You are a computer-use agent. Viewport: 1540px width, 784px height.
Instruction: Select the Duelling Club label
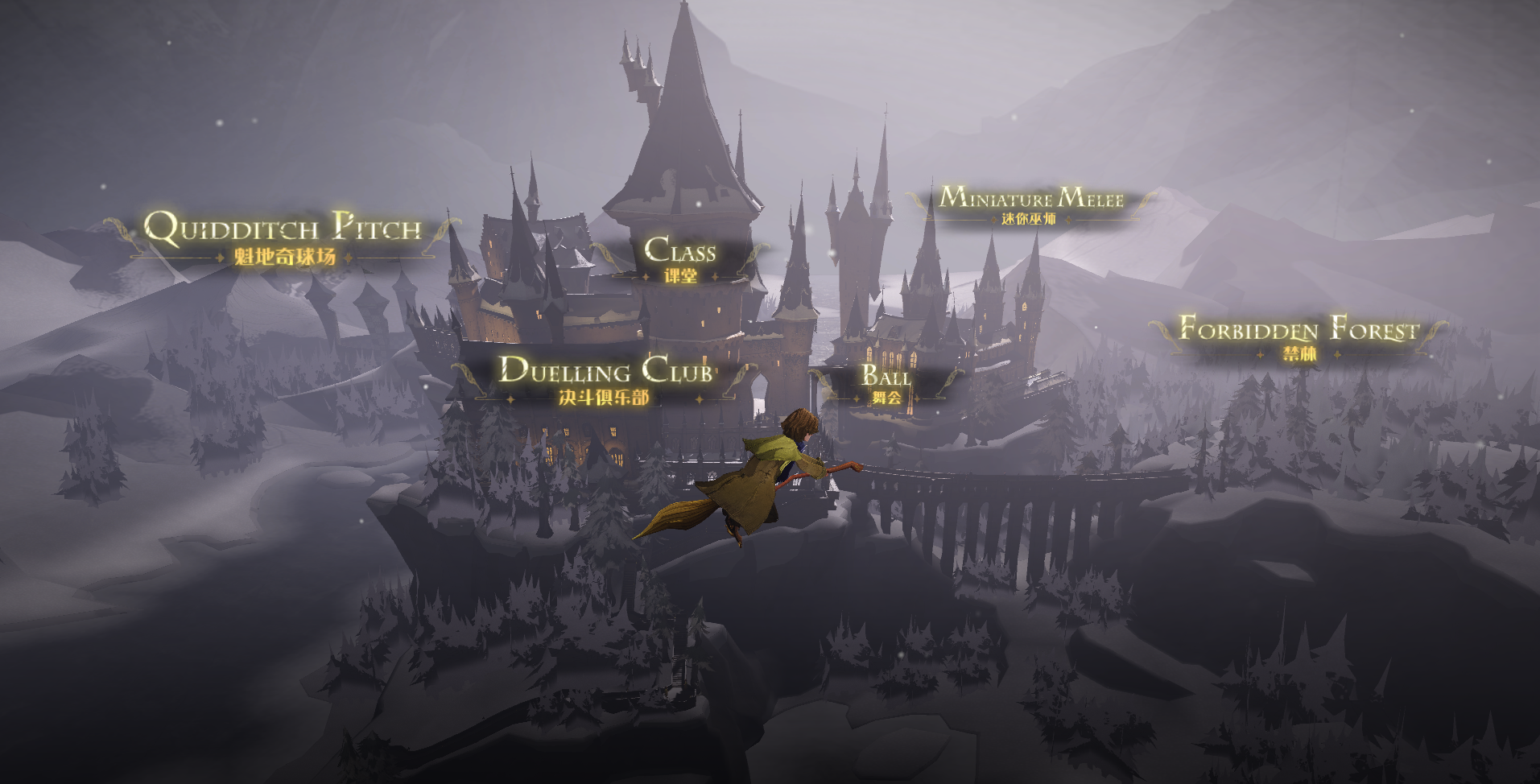[605, 379]
